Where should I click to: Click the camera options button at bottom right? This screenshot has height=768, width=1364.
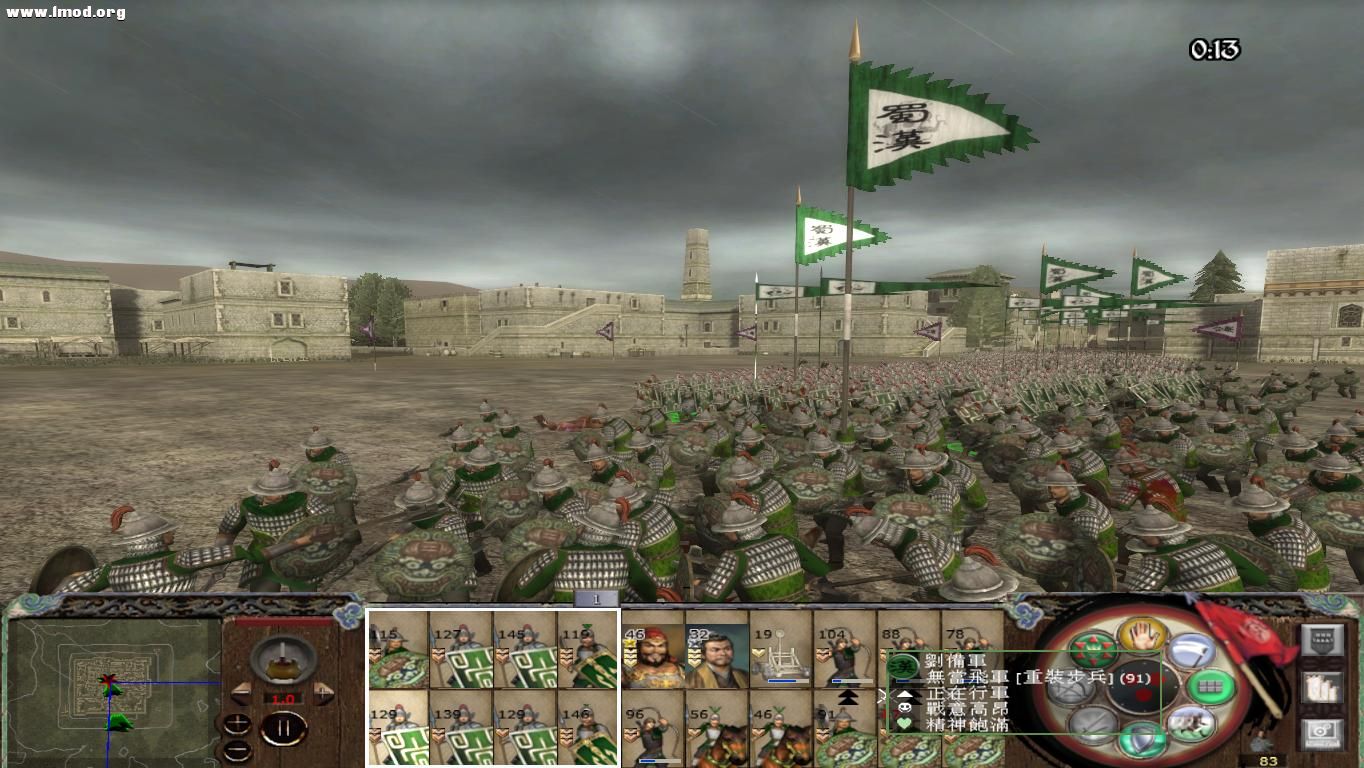click(x=1322, y=733)
